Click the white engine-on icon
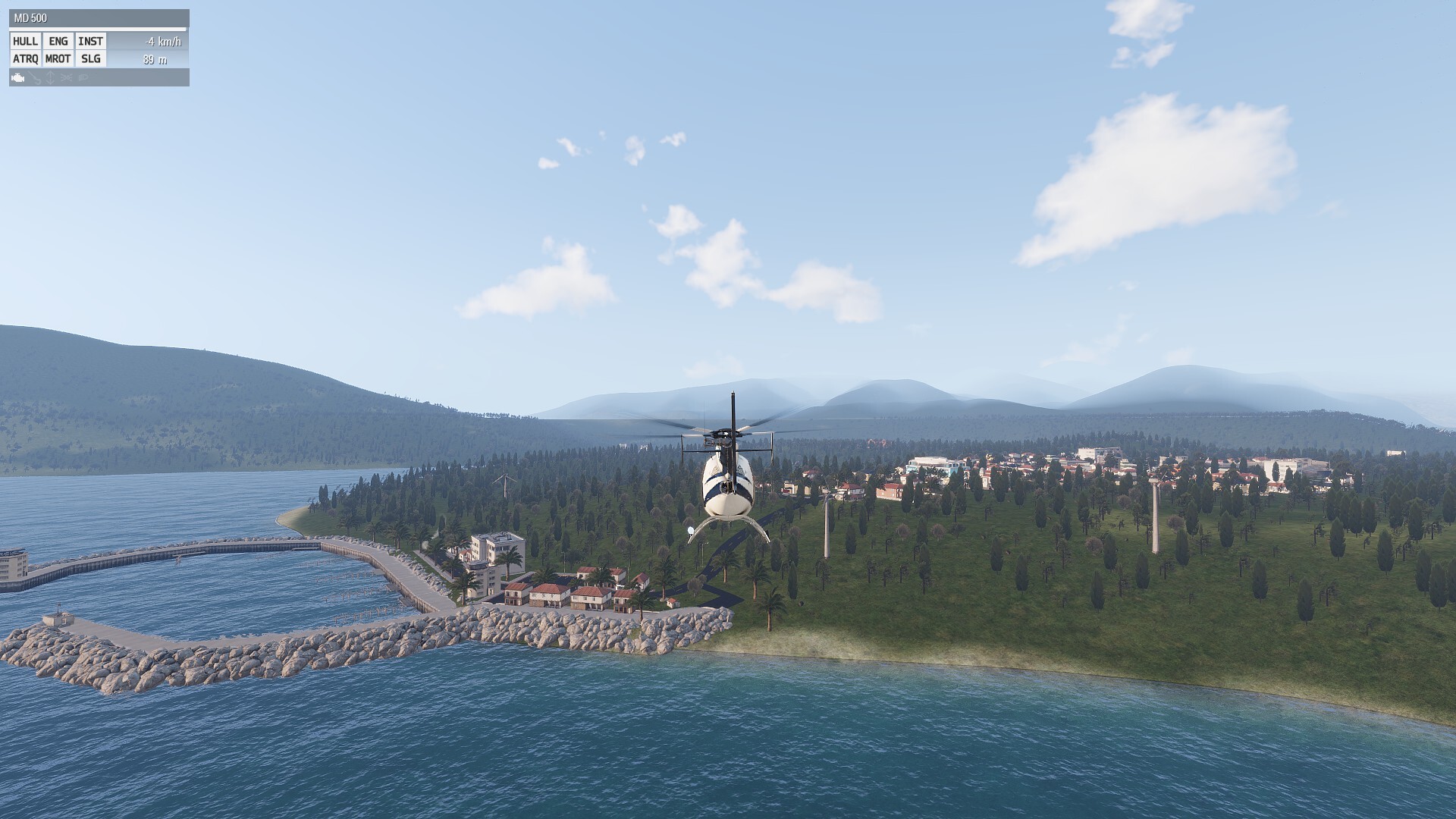 coord(18,78)
